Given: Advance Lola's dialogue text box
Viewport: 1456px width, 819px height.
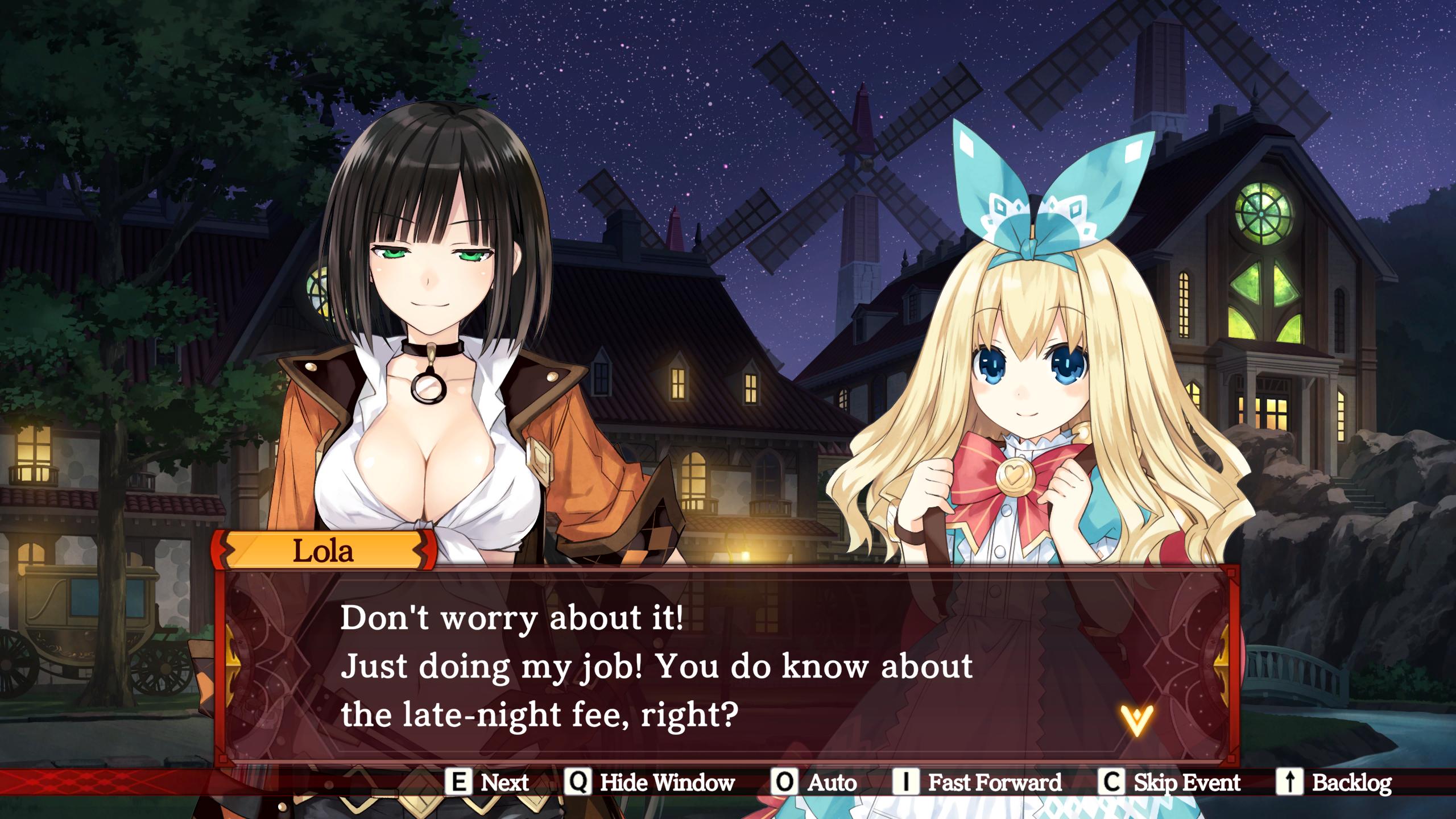Looking at the screenshot, I should (x=654, y=665).
